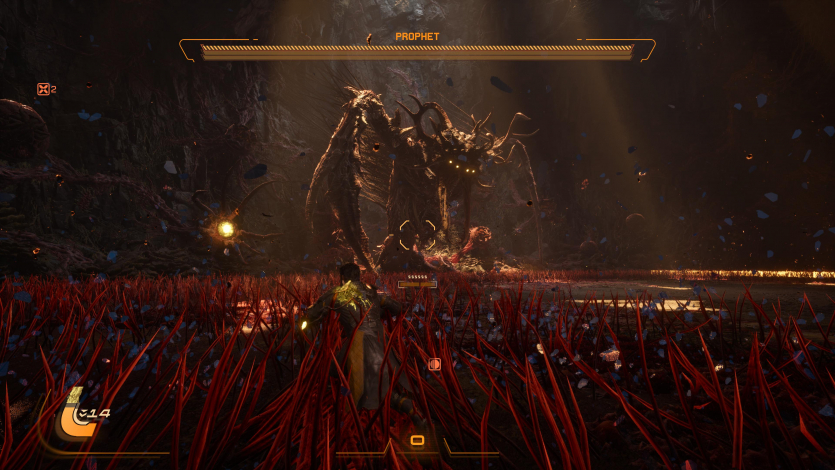Screen dimensions: 835x470
Task: Select the orange consumable slot at bottom center
Action: 417,440
